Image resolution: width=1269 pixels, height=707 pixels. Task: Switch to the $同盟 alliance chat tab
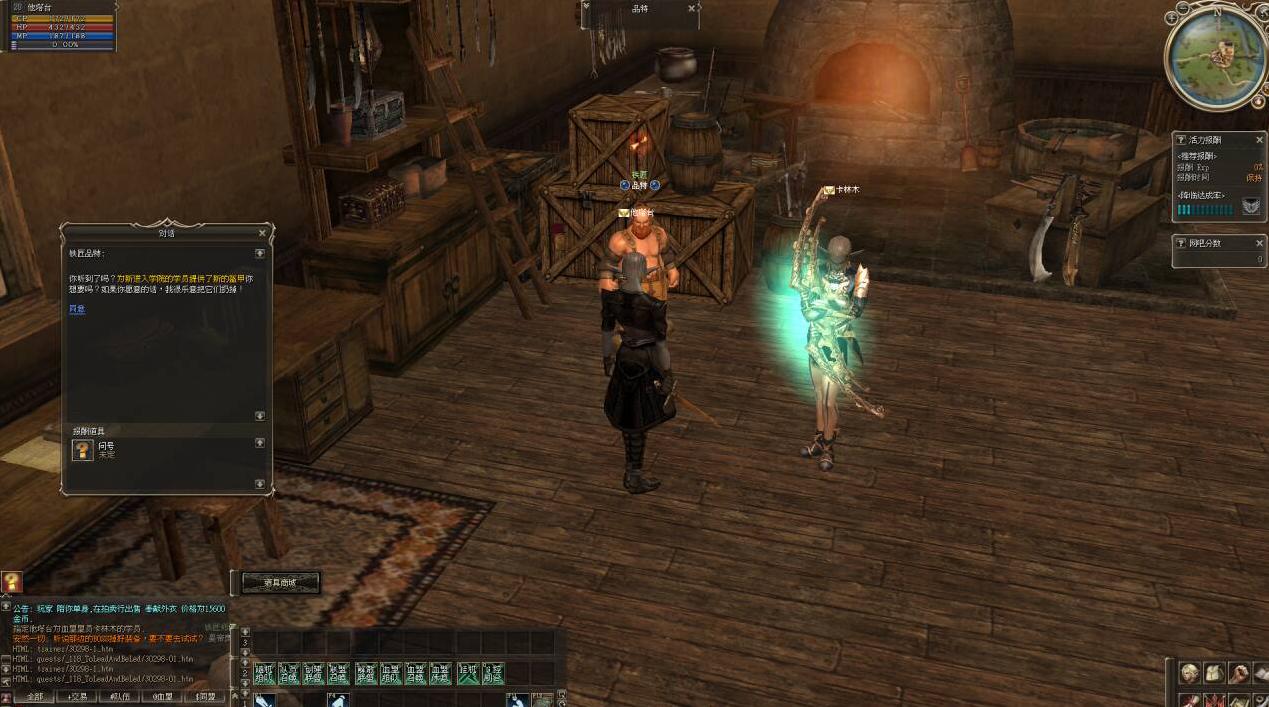point(205,696)
